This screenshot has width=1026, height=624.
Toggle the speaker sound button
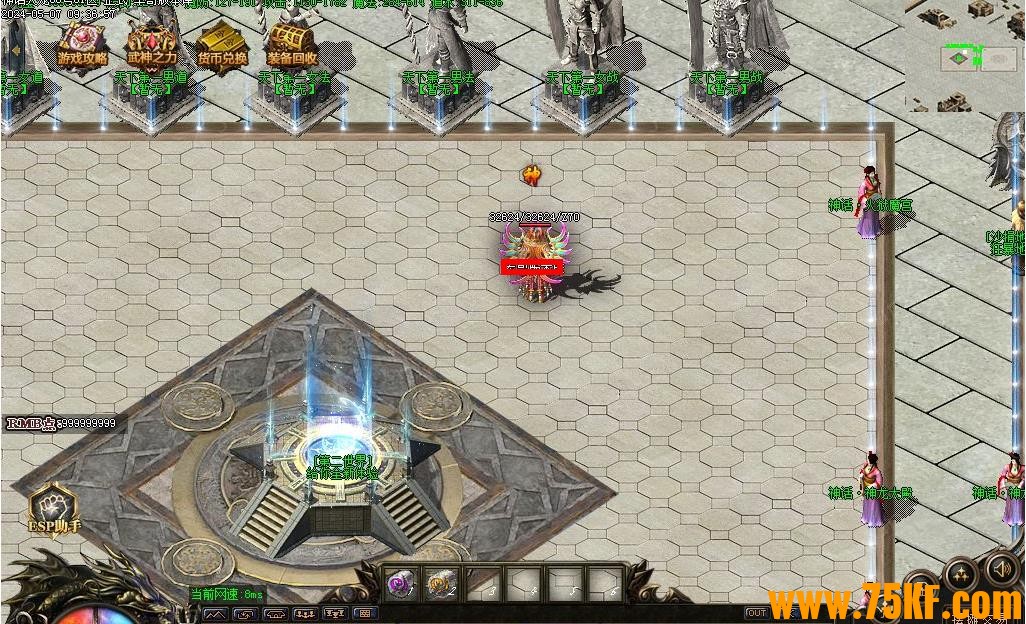[x=1001, y=569]
